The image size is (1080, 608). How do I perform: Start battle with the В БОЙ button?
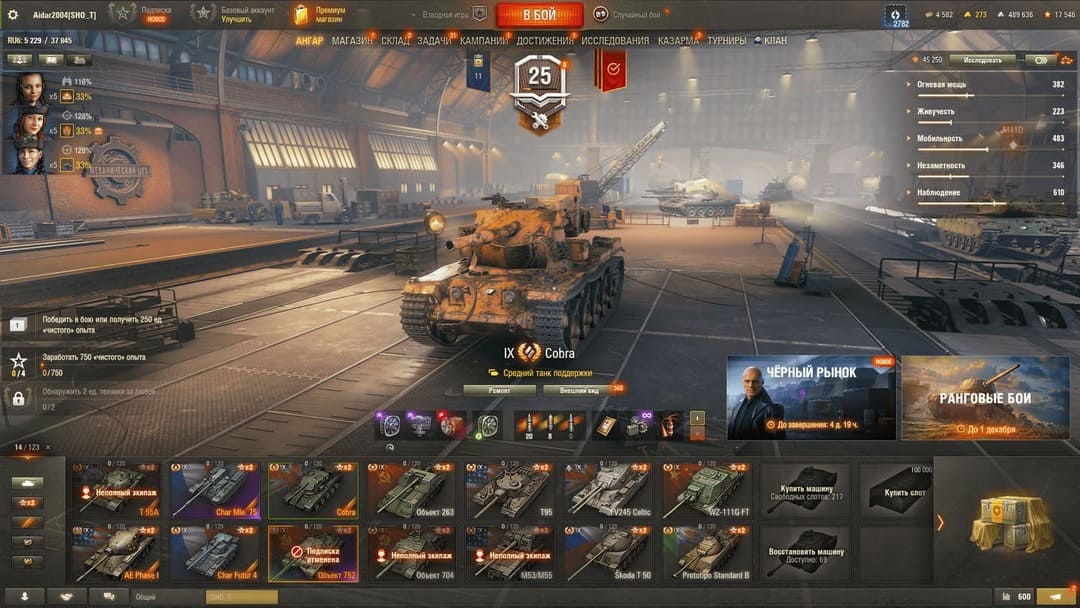(539, 14)
